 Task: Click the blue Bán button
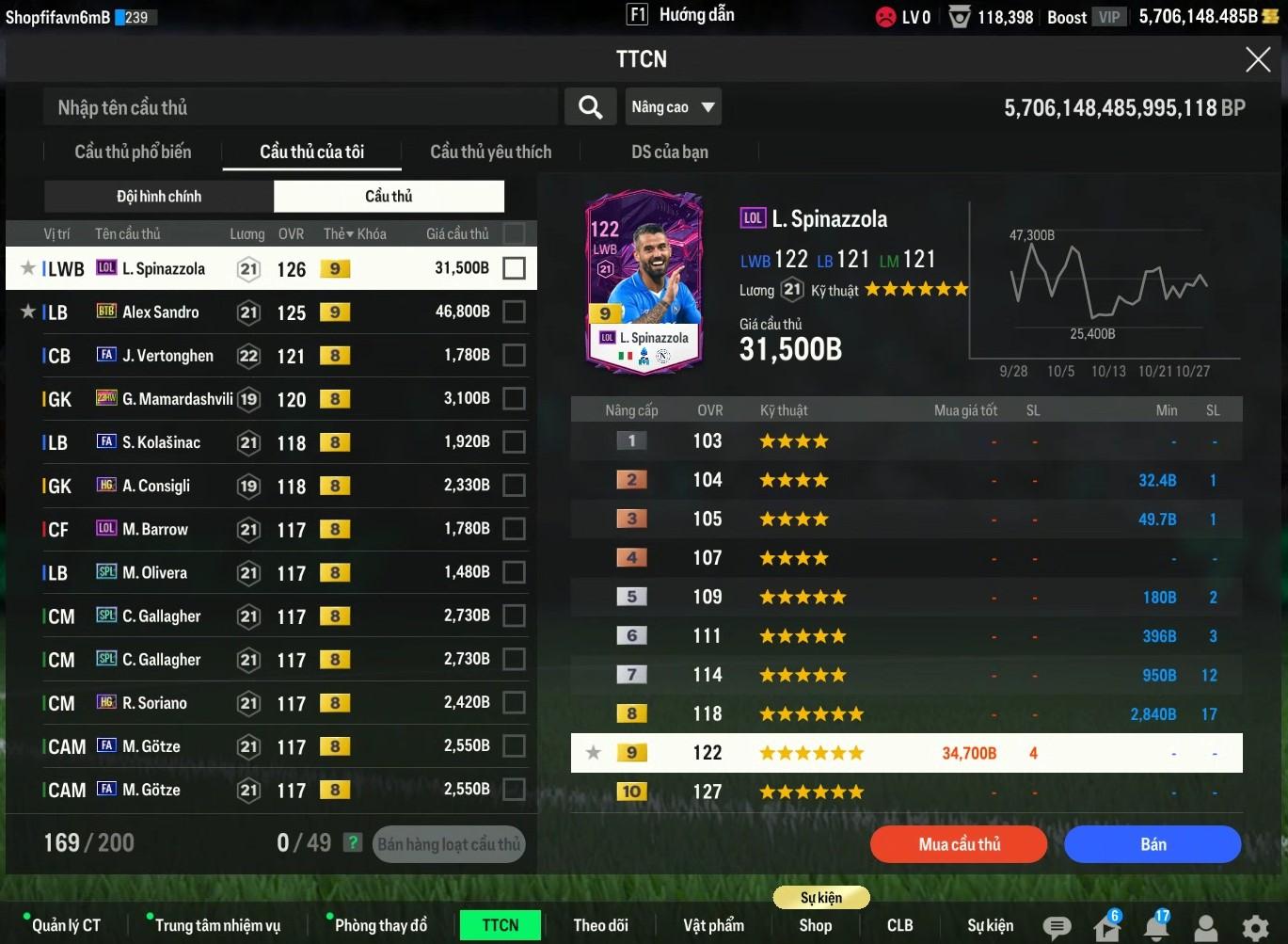coord(1153,844)
